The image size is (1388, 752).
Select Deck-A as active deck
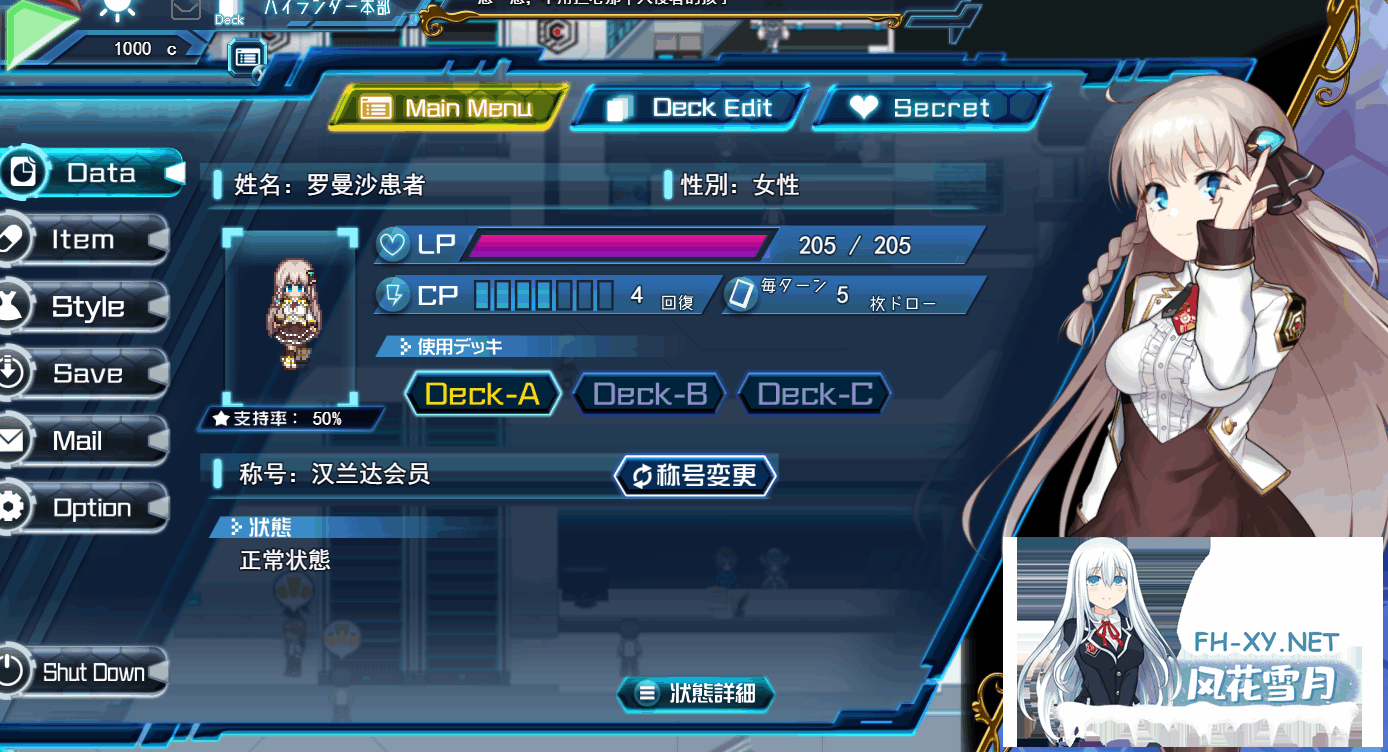click(x=482, y=393)
